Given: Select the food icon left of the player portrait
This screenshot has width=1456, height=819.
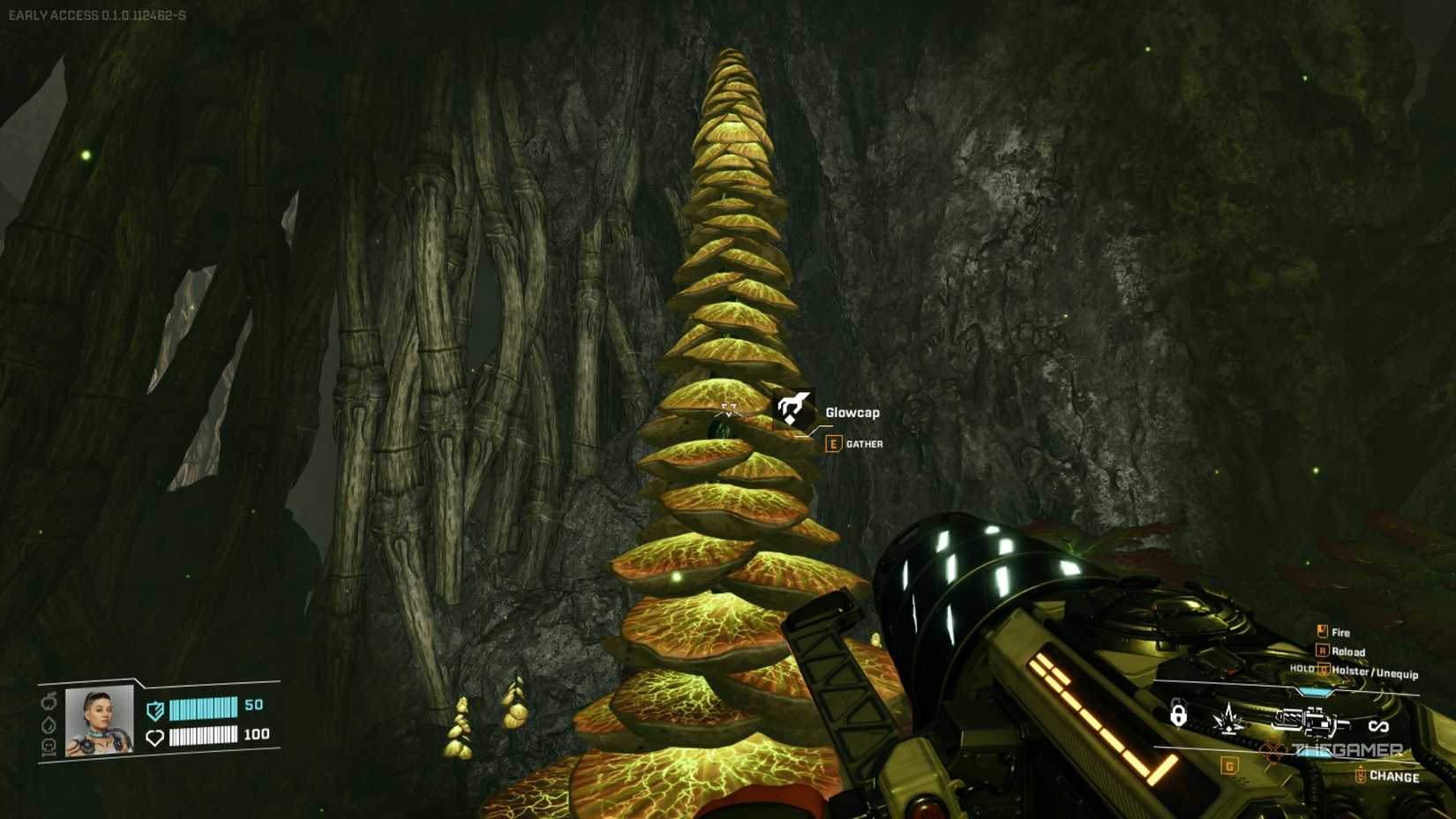Looking at the screenshot, I should point(49,701).
